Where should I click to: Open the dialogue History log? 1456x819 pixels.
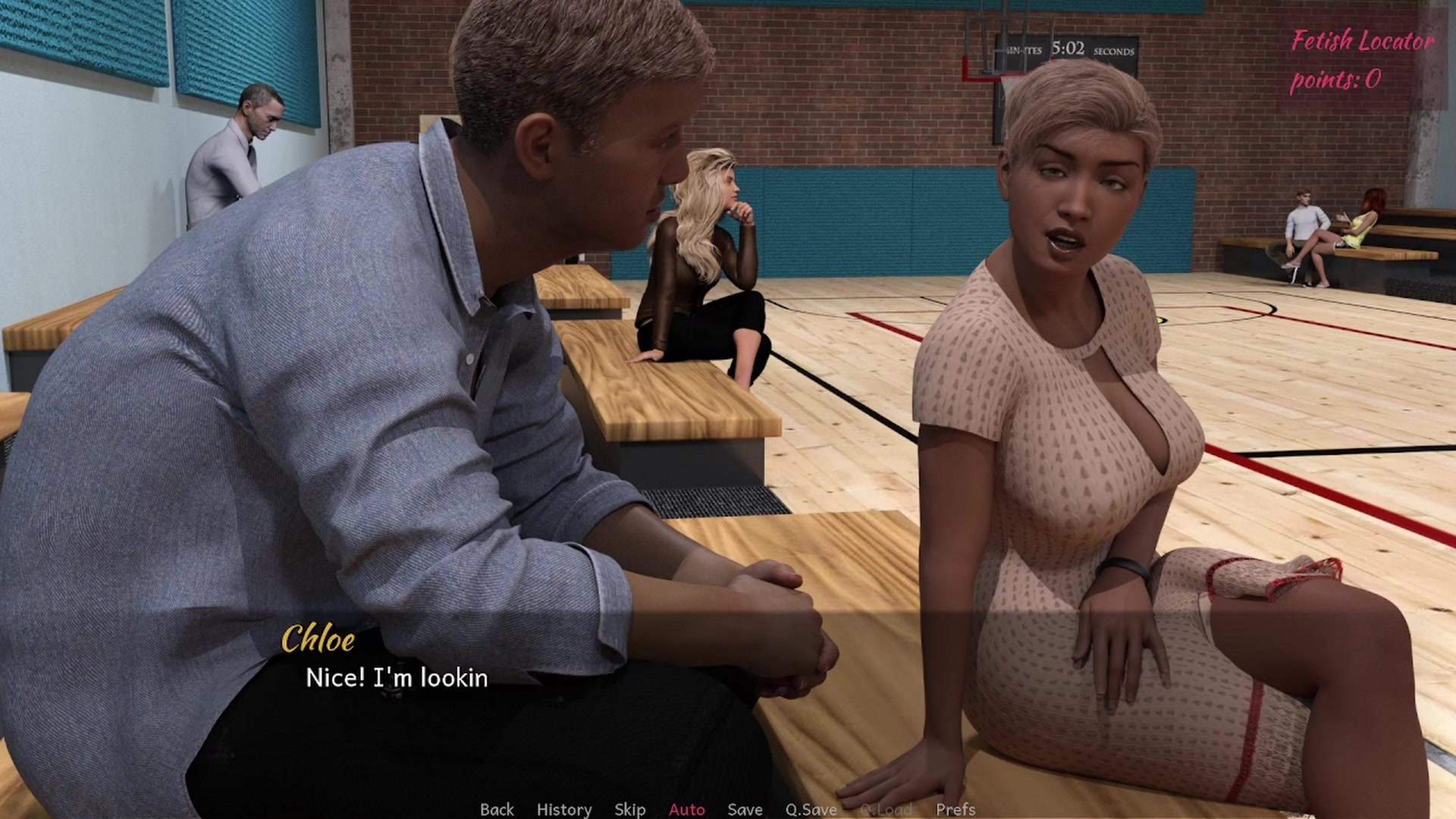coord(564,809)
